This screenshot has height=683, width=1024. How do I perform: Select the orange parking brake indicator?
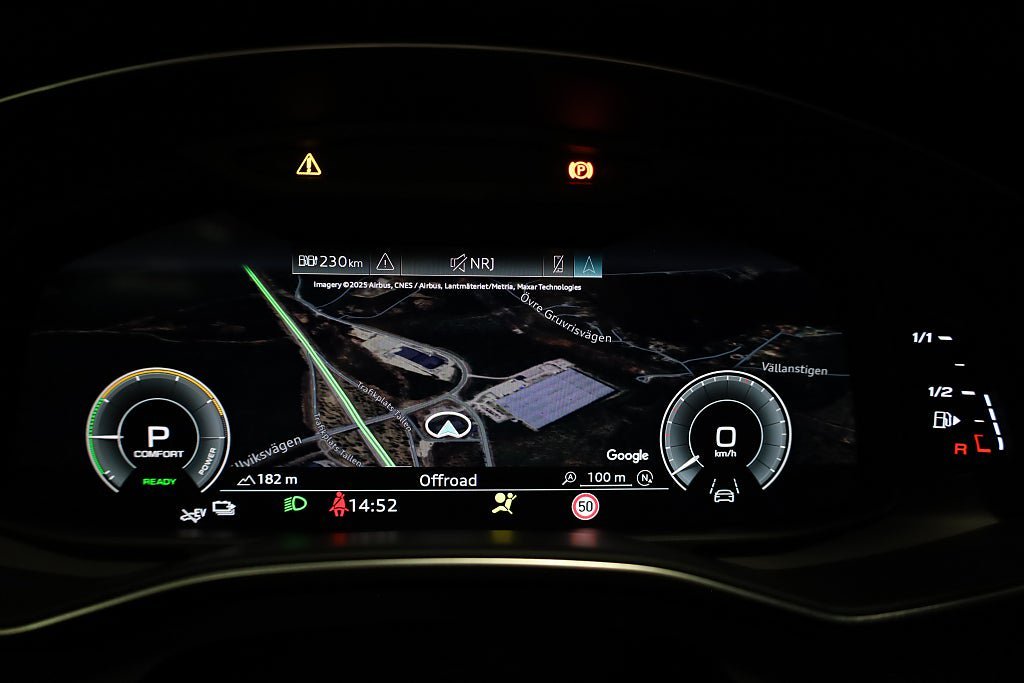click(x=580, y=170)
